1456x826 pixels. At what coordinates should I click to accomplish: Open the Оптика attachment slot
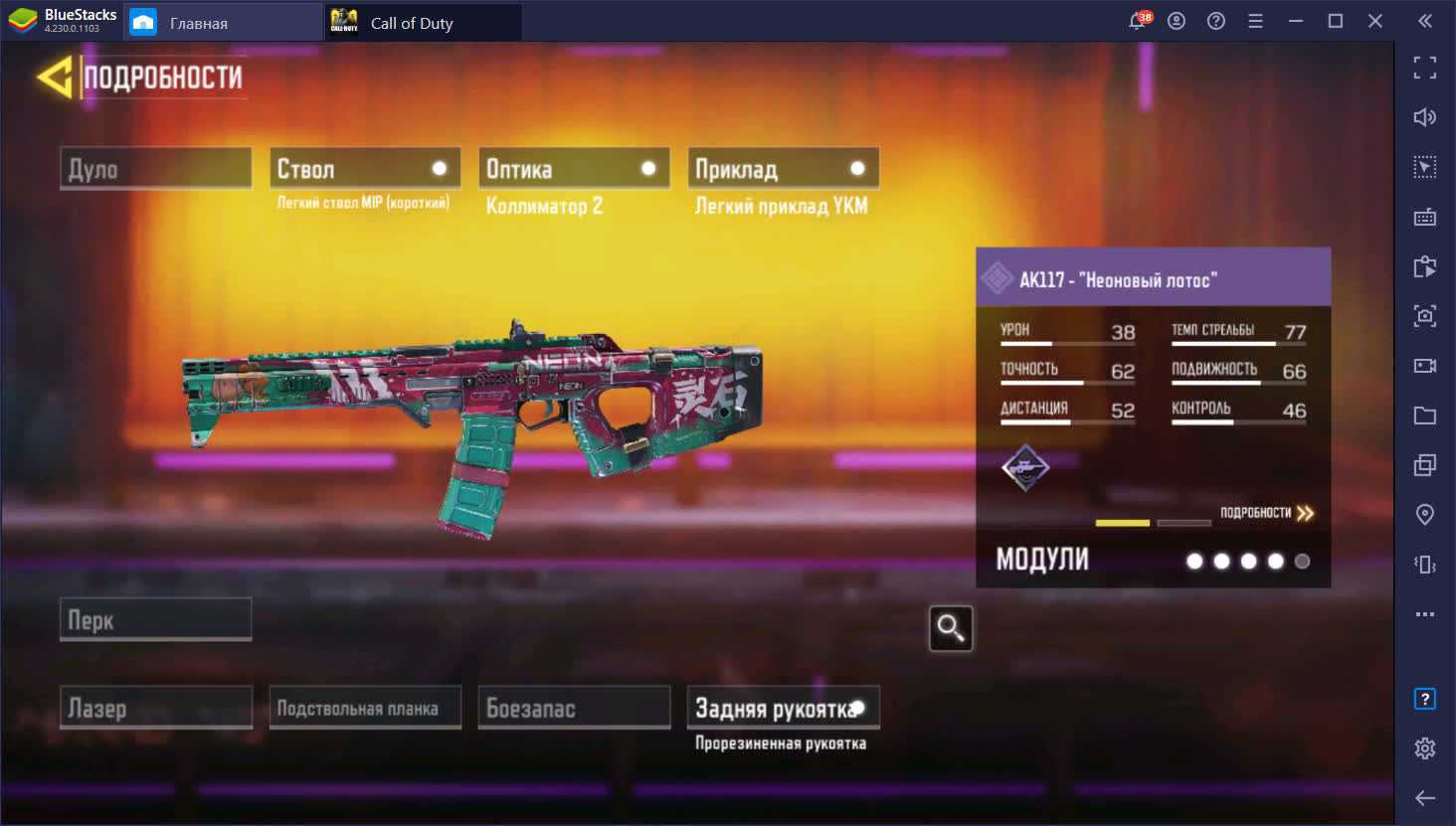pos(574,169)
